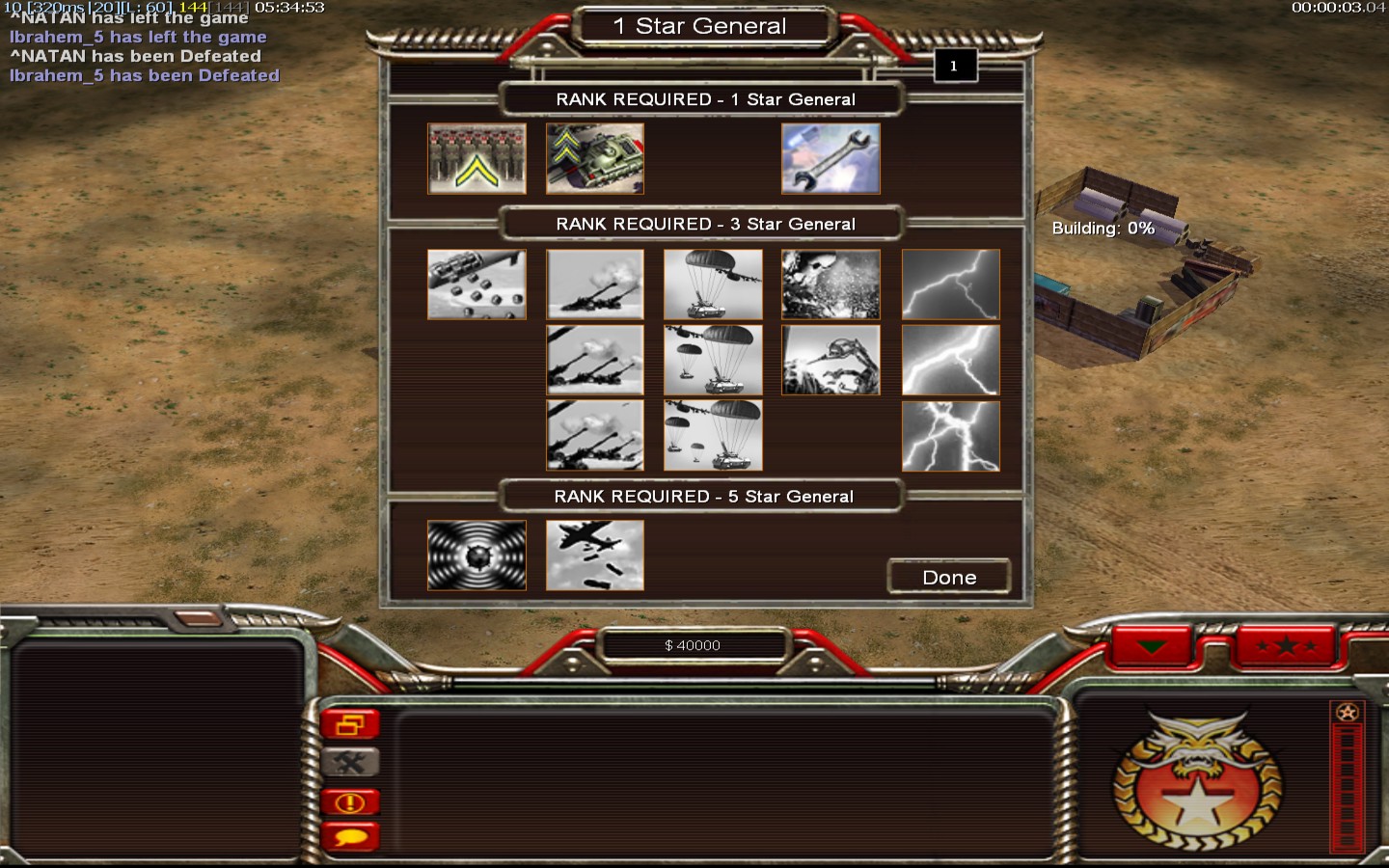Select the cluster mines power
Image resolution: width=1389 pixels, height=868 pixels.
[x=477, y=285]
